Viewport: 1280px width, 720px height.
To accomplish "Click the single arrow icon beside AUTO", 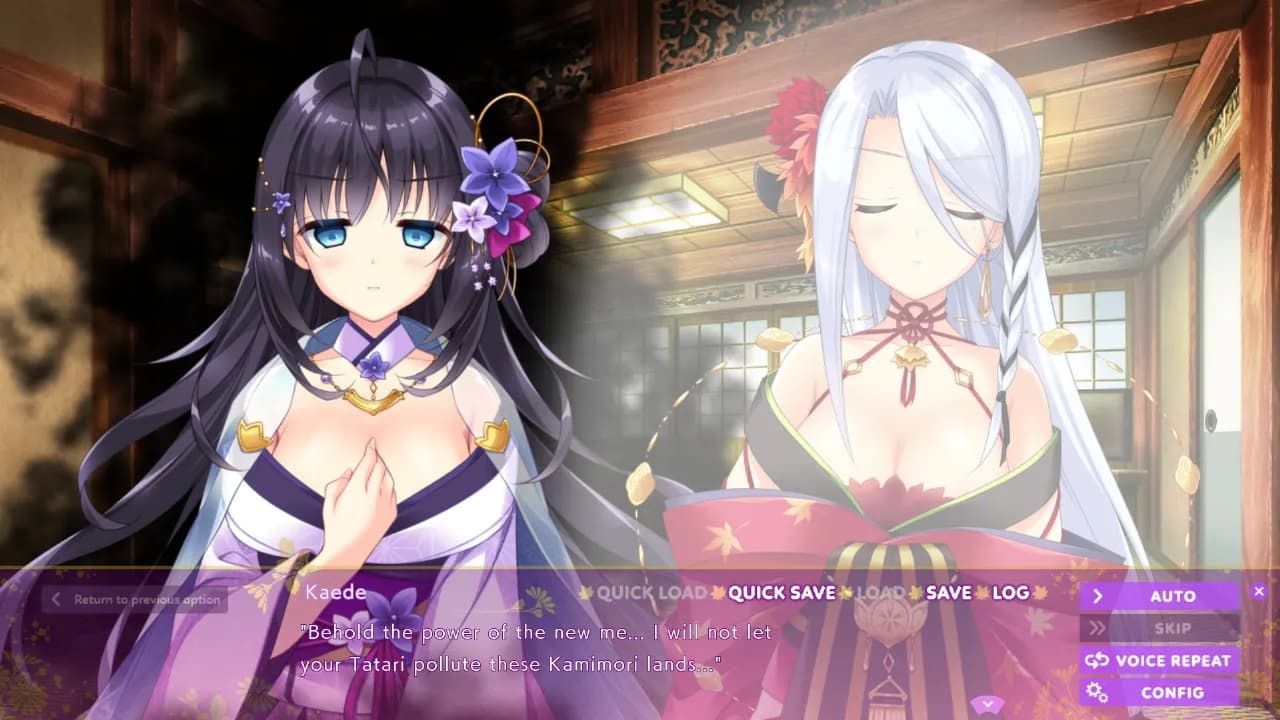I will [1098, 597].
